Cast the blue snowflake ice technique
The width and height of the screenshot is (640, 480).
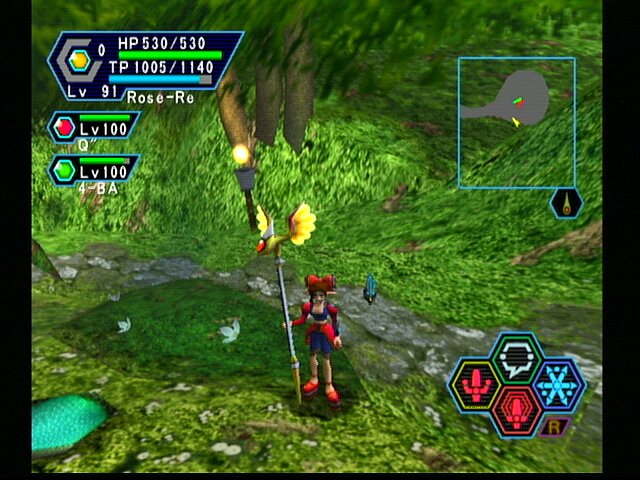(x=557, y=384)
